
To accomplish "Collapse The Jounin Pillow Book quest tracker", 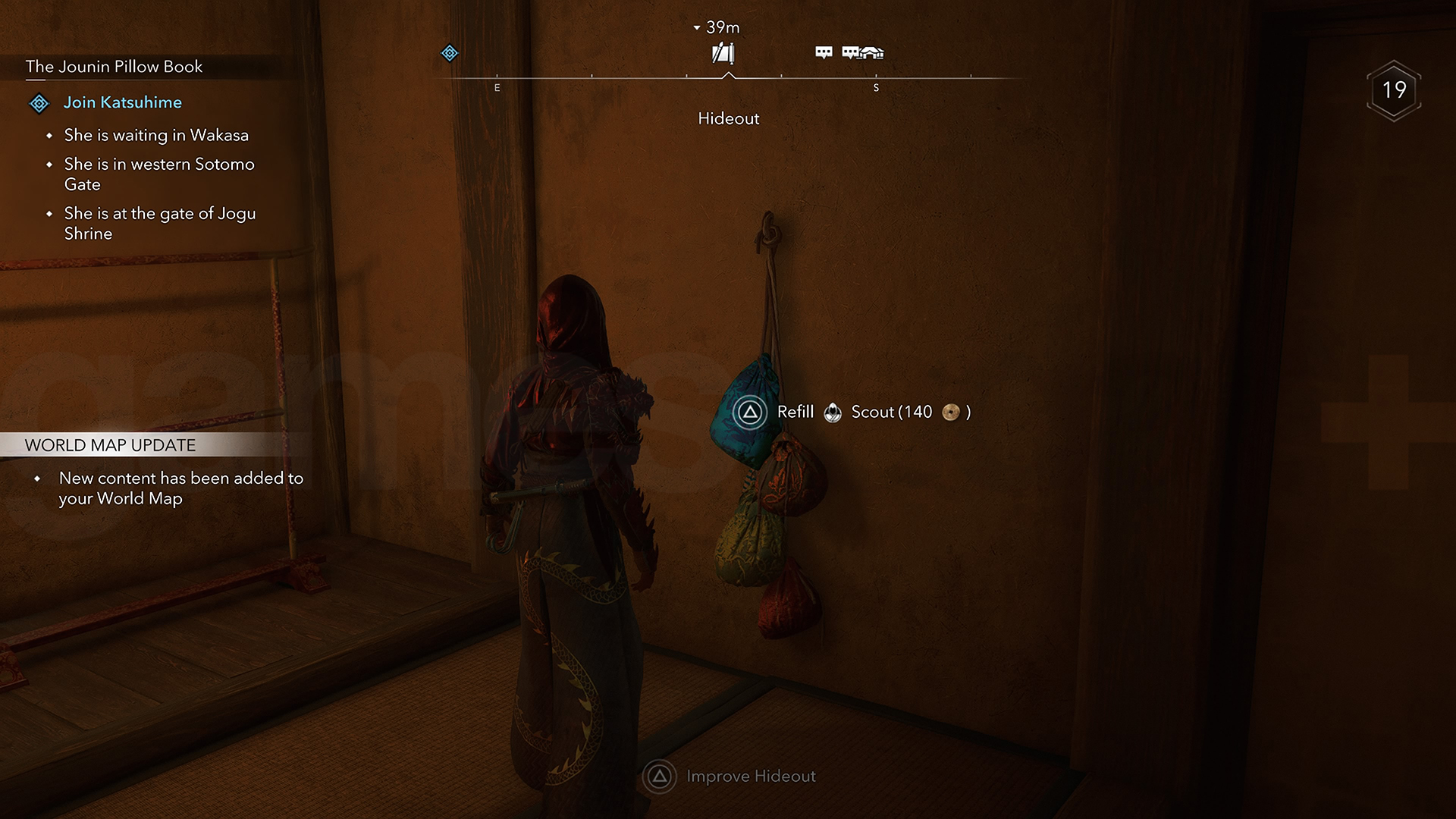I will [x=113, y=67].
